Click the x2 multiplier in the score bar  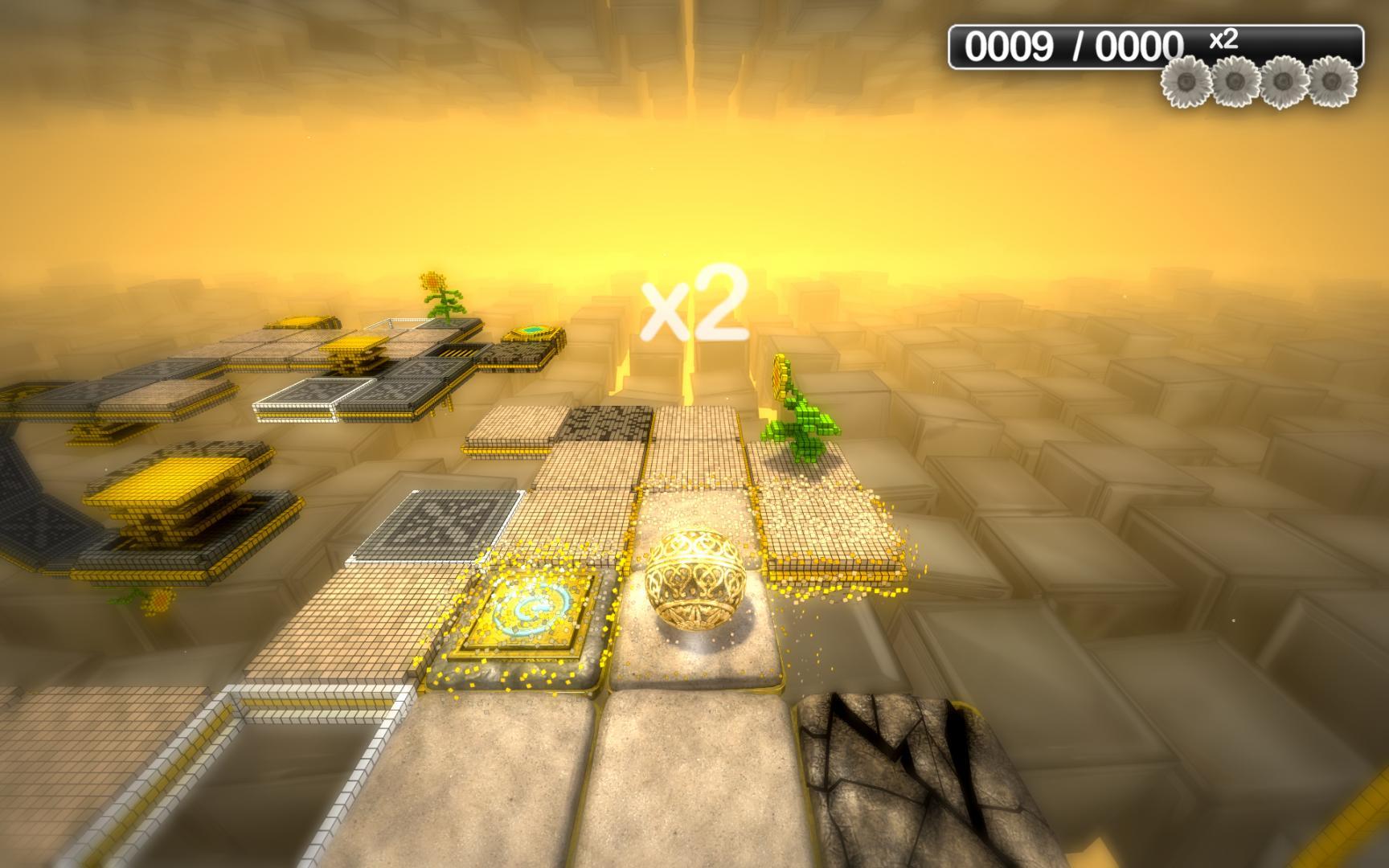[x=1223, y=40]
